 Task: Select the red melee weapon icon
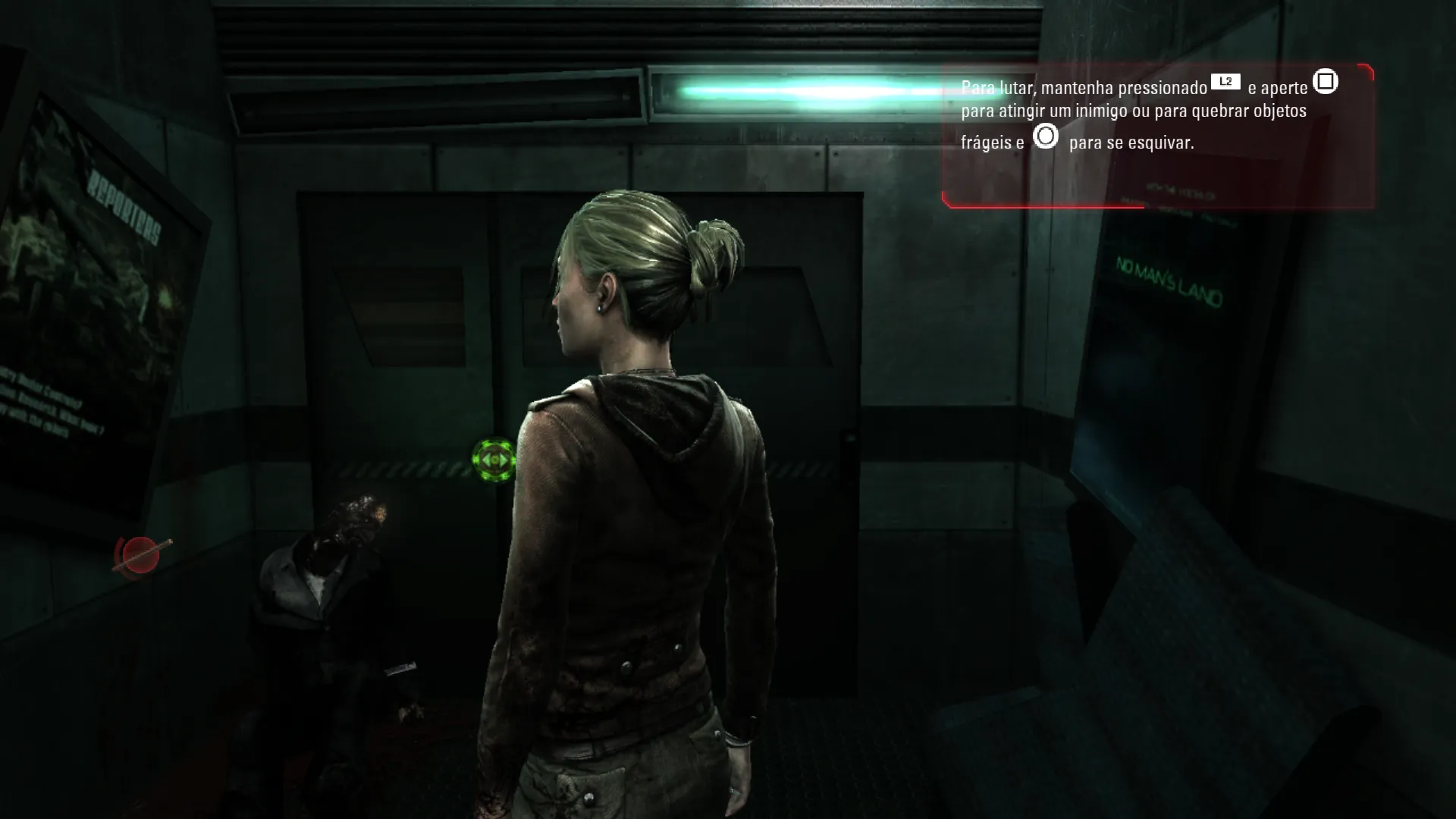(141, 555)
